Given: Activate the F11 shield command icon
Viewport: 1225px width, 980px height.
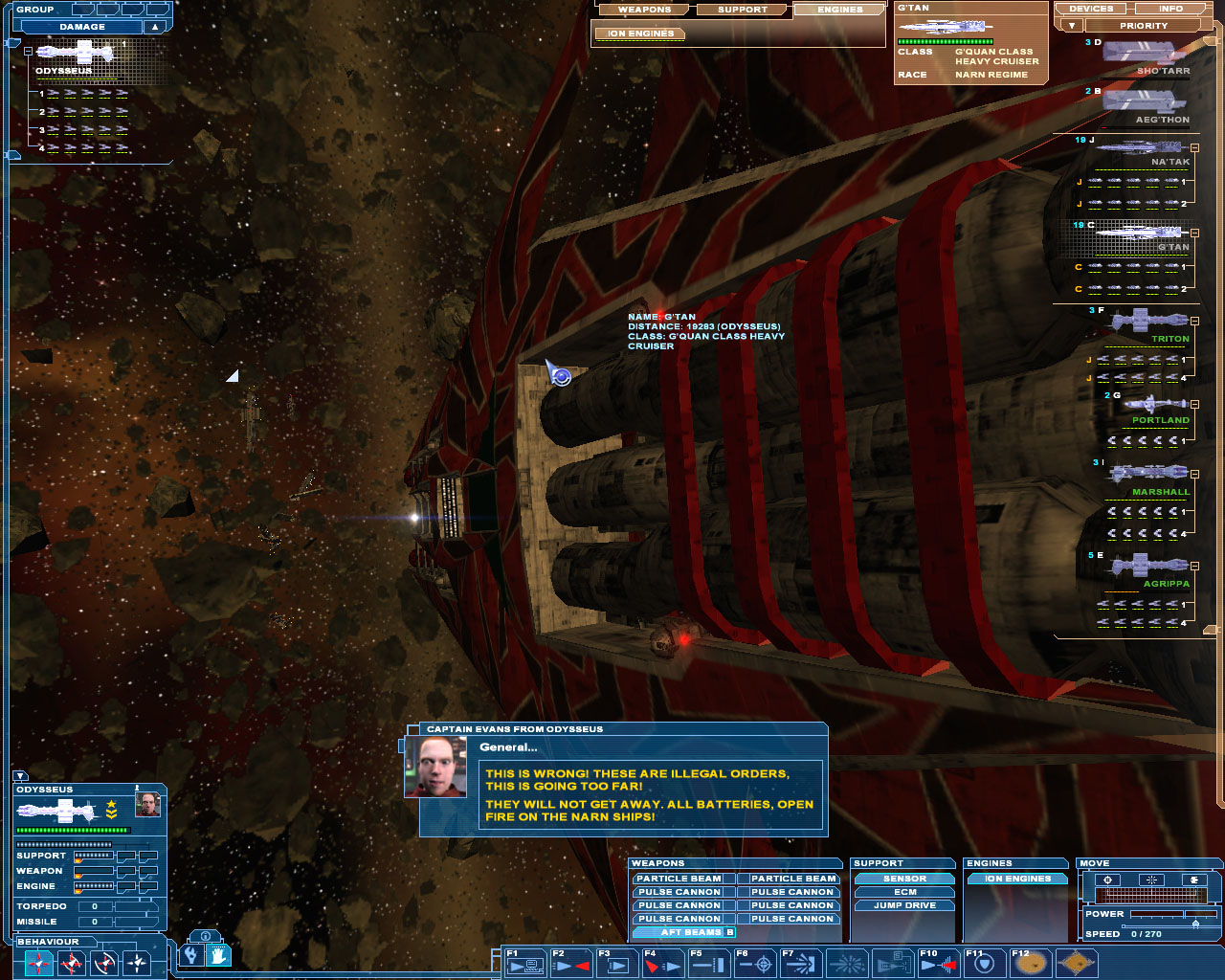Looking at the screenshot, I should click(x=984, y=964).
